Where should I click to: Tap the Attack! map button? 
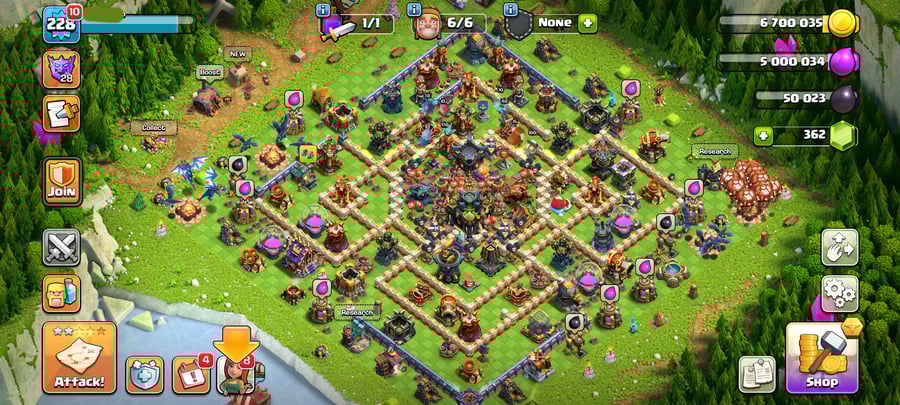click(79, 358)
